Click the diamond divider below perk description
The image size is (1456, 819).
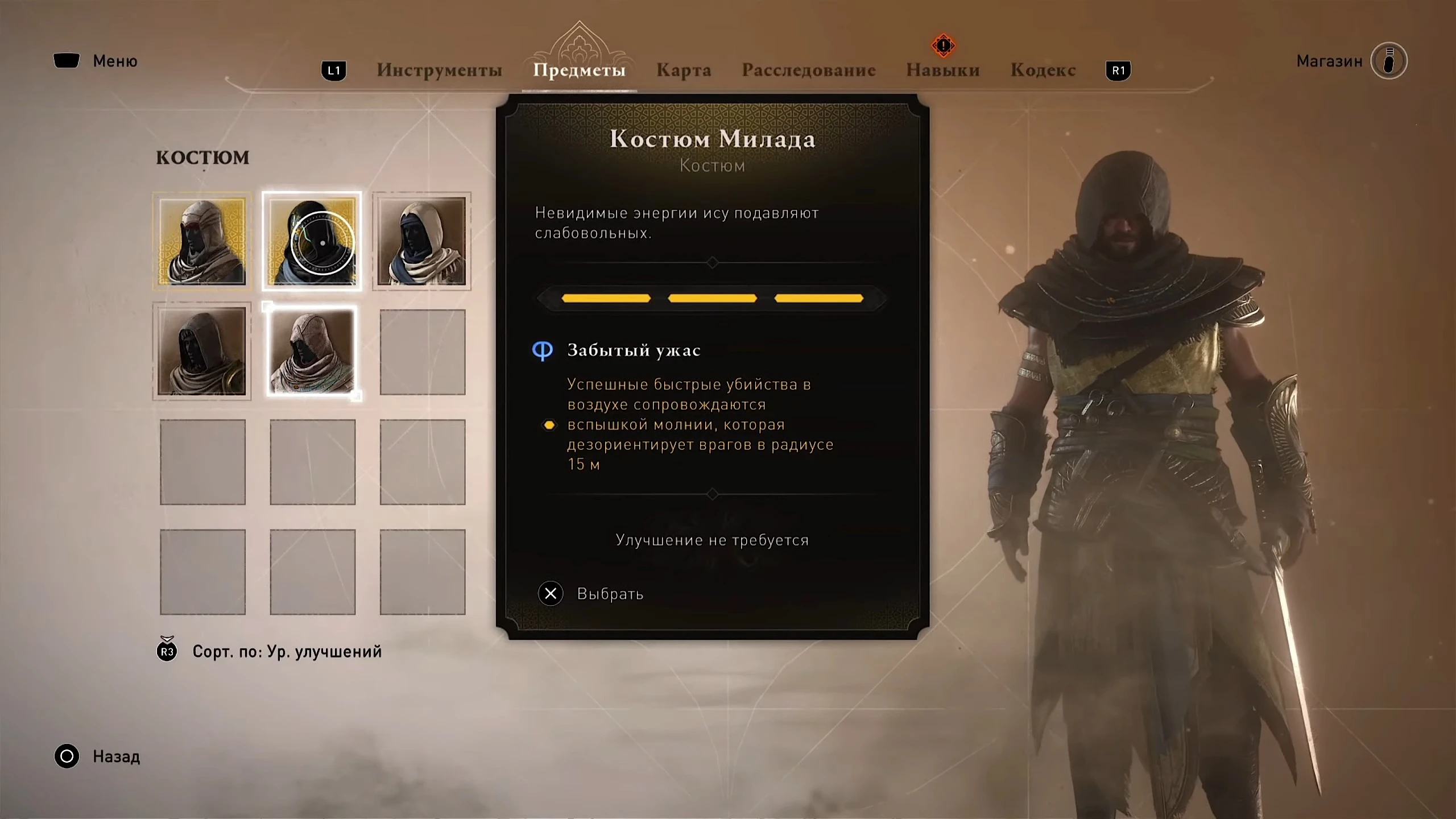[712, 494]
